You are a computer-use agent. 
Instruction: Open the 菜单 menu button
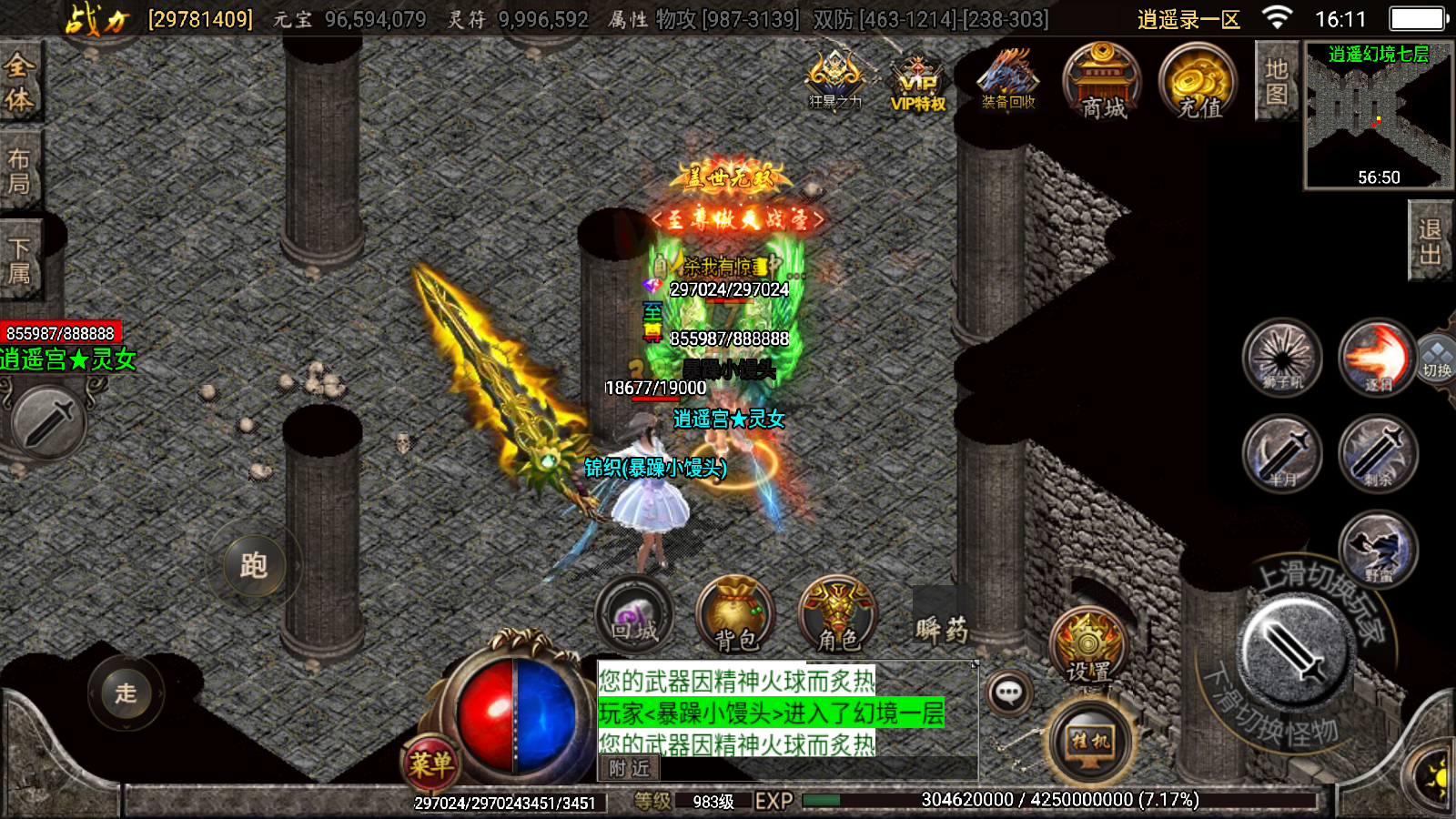(x=430, y=763)
